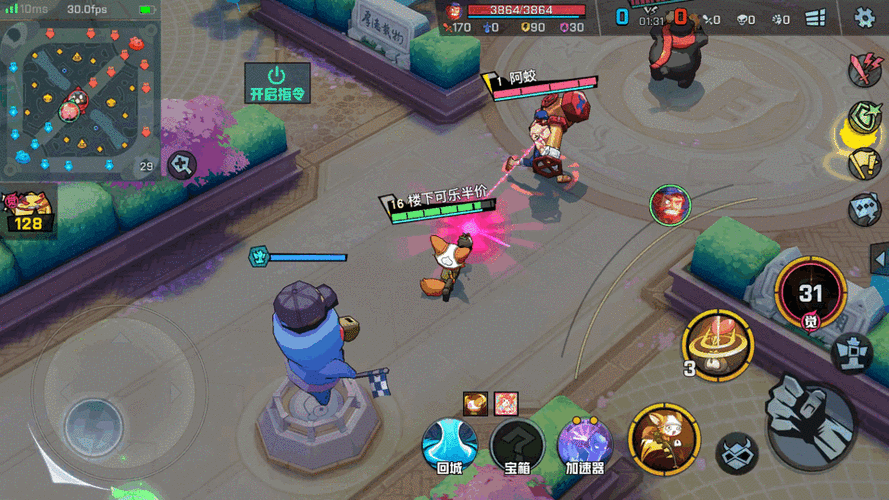Use the 回城 recall ability
The width and height of the screenshot is (889, 500).
449,444
